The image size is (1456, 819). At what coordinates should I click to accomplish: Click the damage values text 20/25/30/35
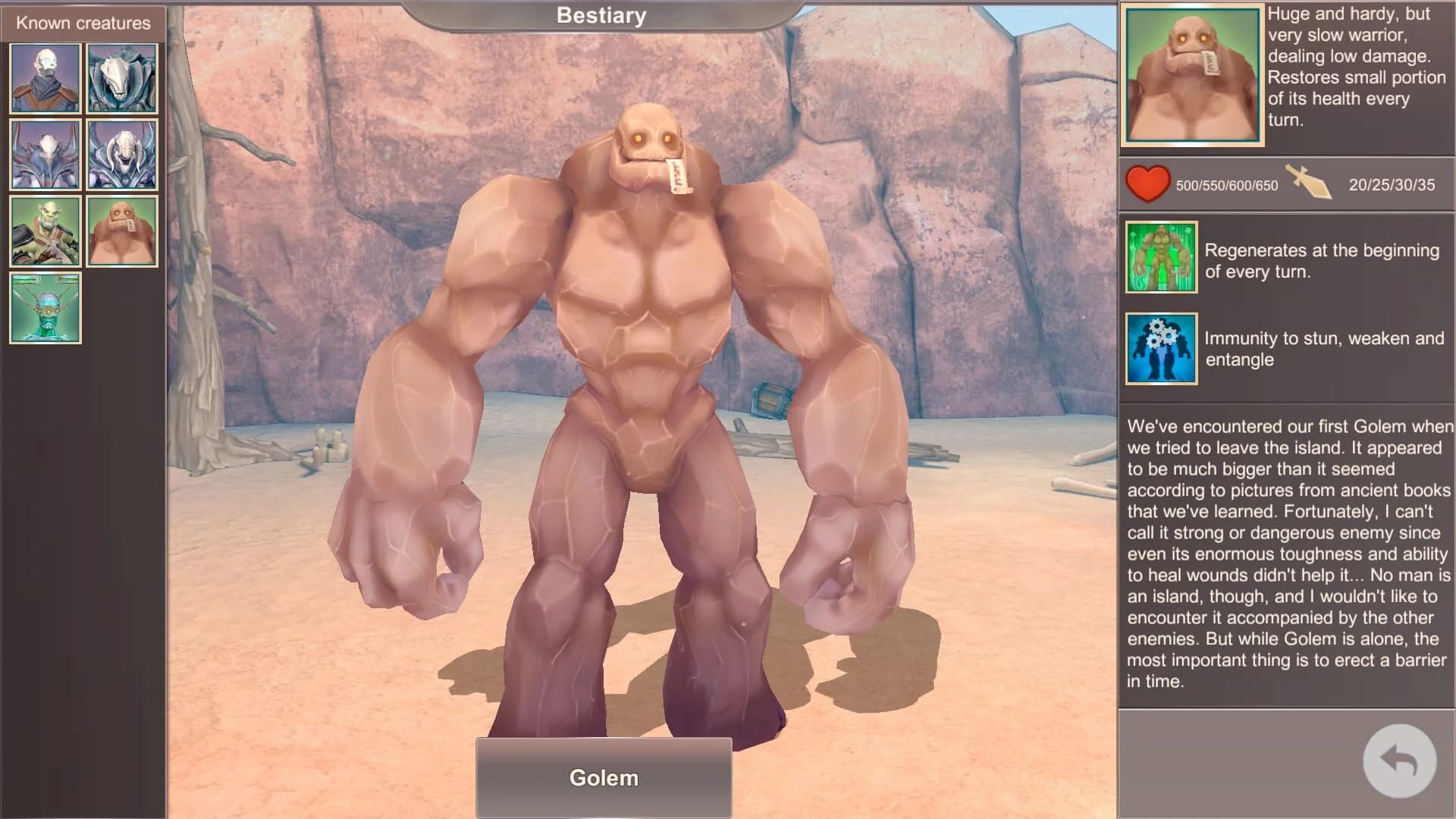[x=1392, y=186]
